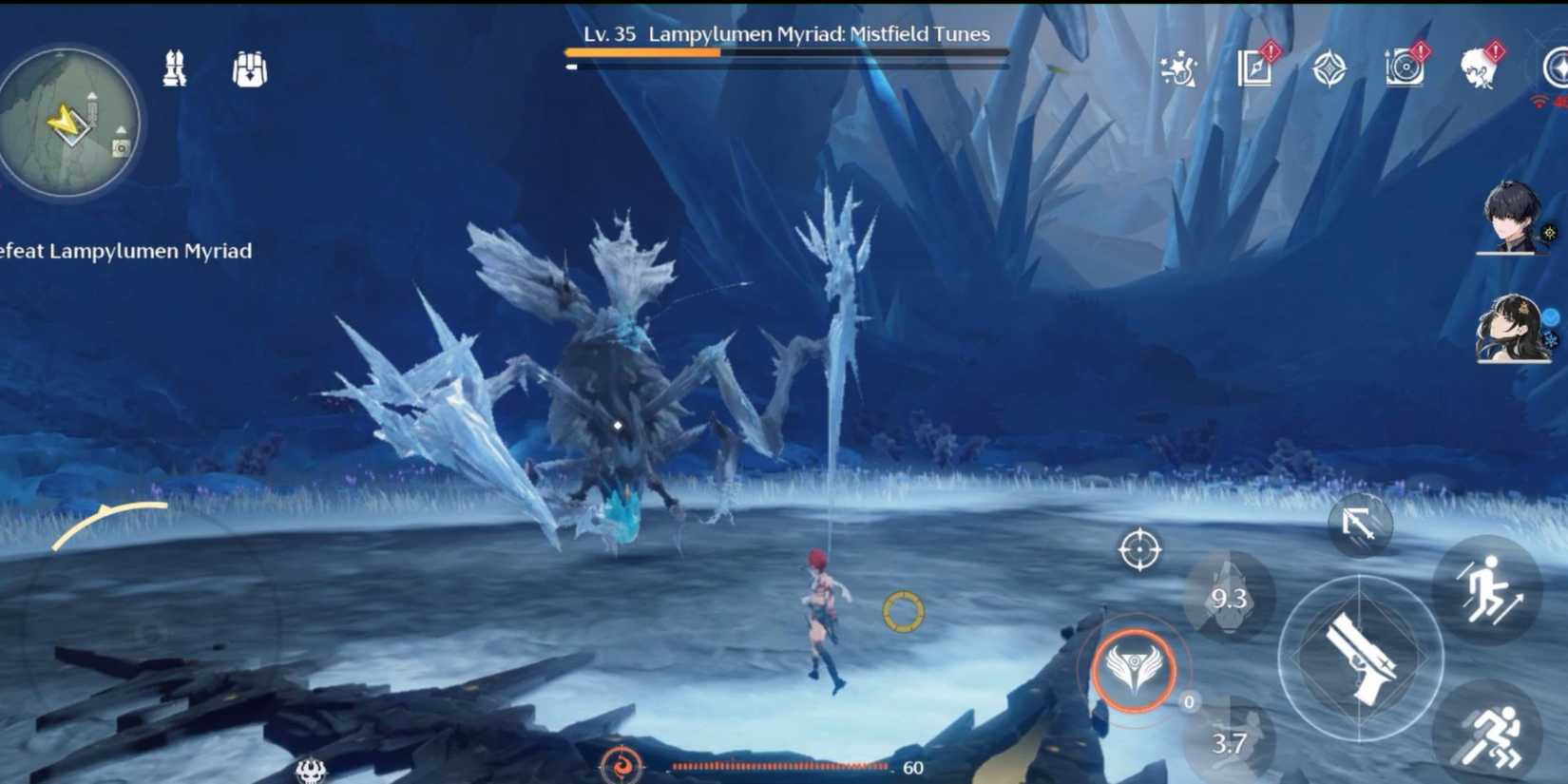Tap the character menu with red alert badge
The width and height of the screenshot is (1568, 784).
(x=1477, y=67)
